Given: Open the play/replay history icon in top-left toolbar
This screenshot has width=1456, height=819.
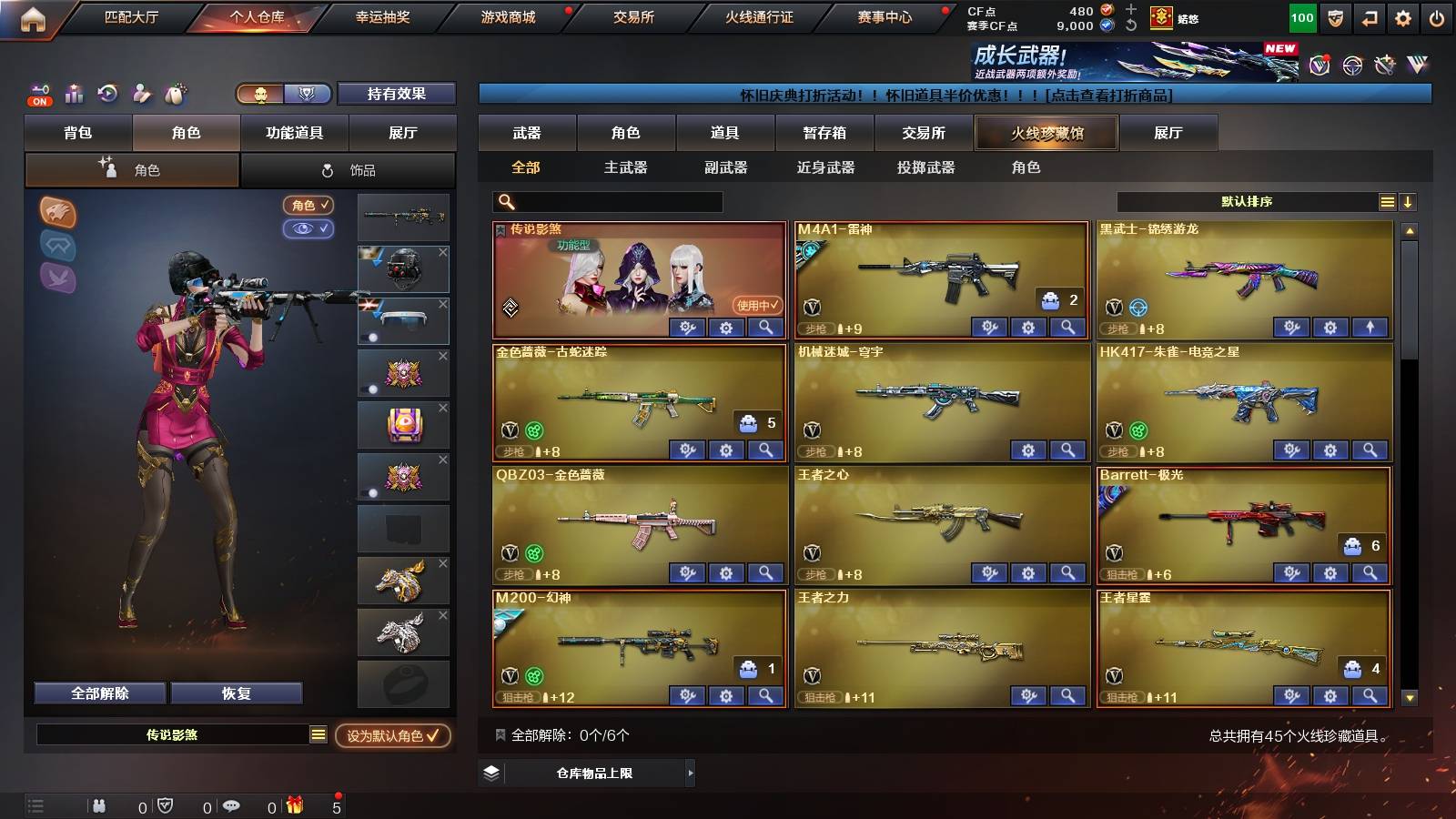Looking at the screenshot, I should [107, 93].
